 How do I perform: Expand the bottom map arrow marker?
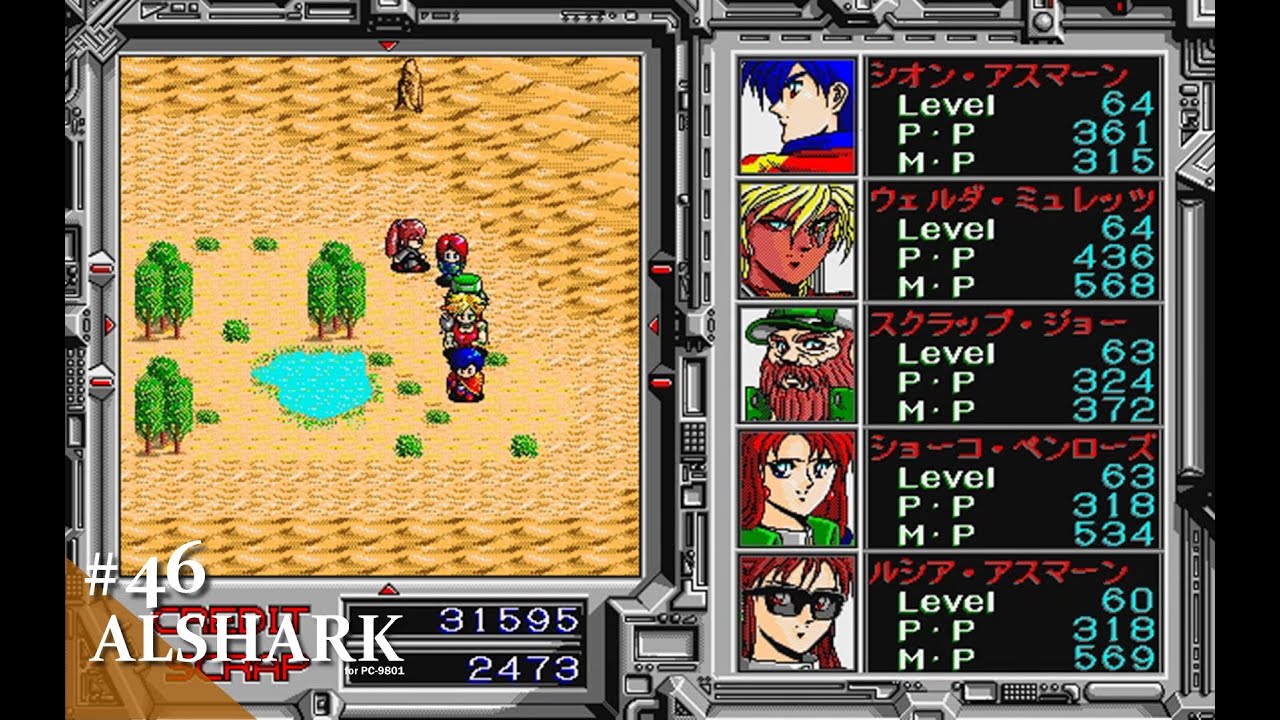coord(388,590)
